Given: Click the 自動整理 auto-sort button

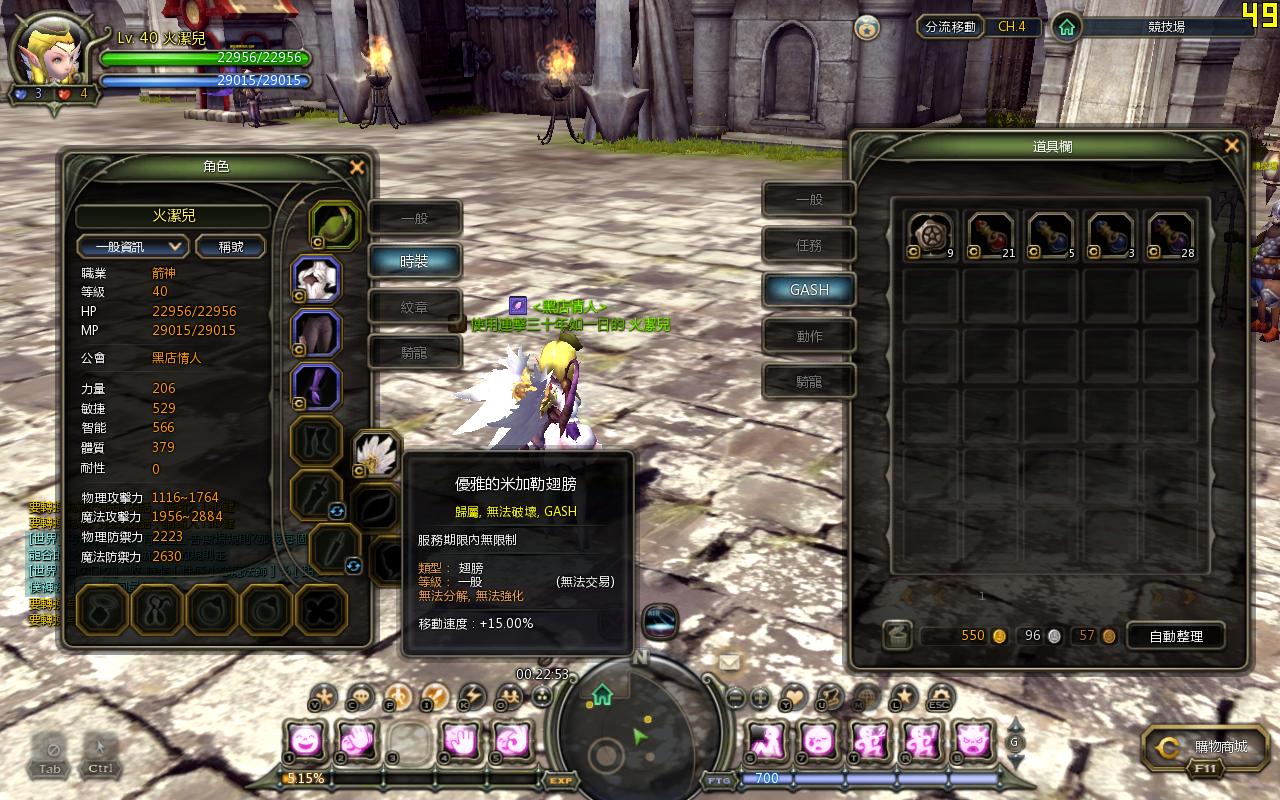Looking at the screenshot, I should (1176, 636).
